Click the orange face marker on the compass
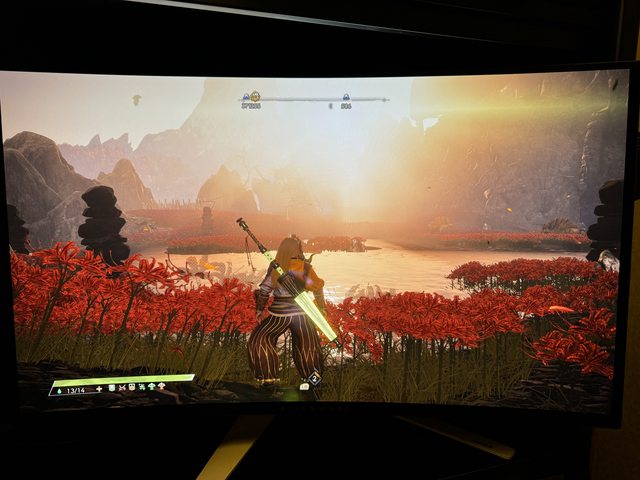 click(x=254, y=96)
